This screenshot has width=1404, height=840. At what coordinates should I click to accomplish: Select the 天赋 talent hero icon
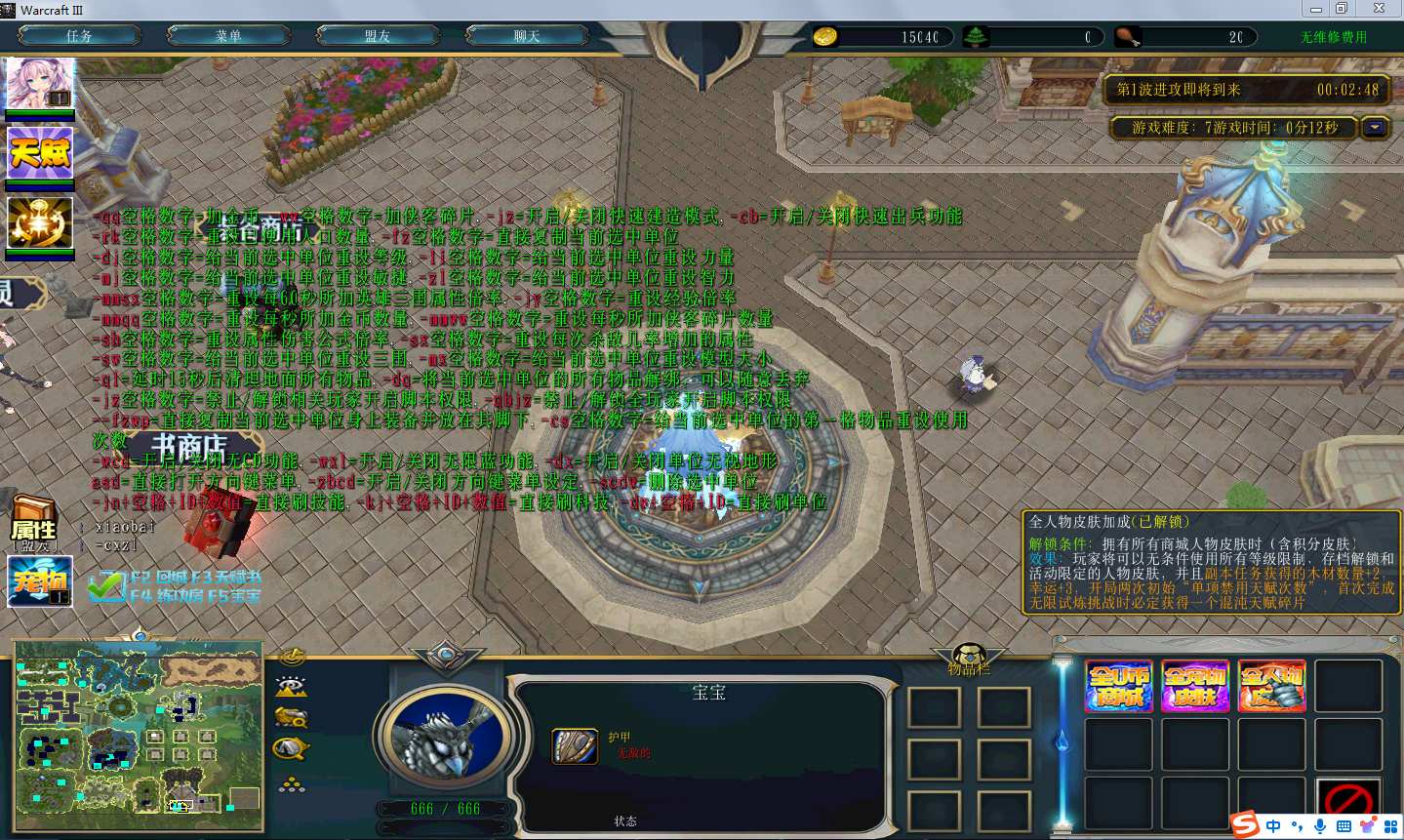pyautogui.click(x=40, y=153)
